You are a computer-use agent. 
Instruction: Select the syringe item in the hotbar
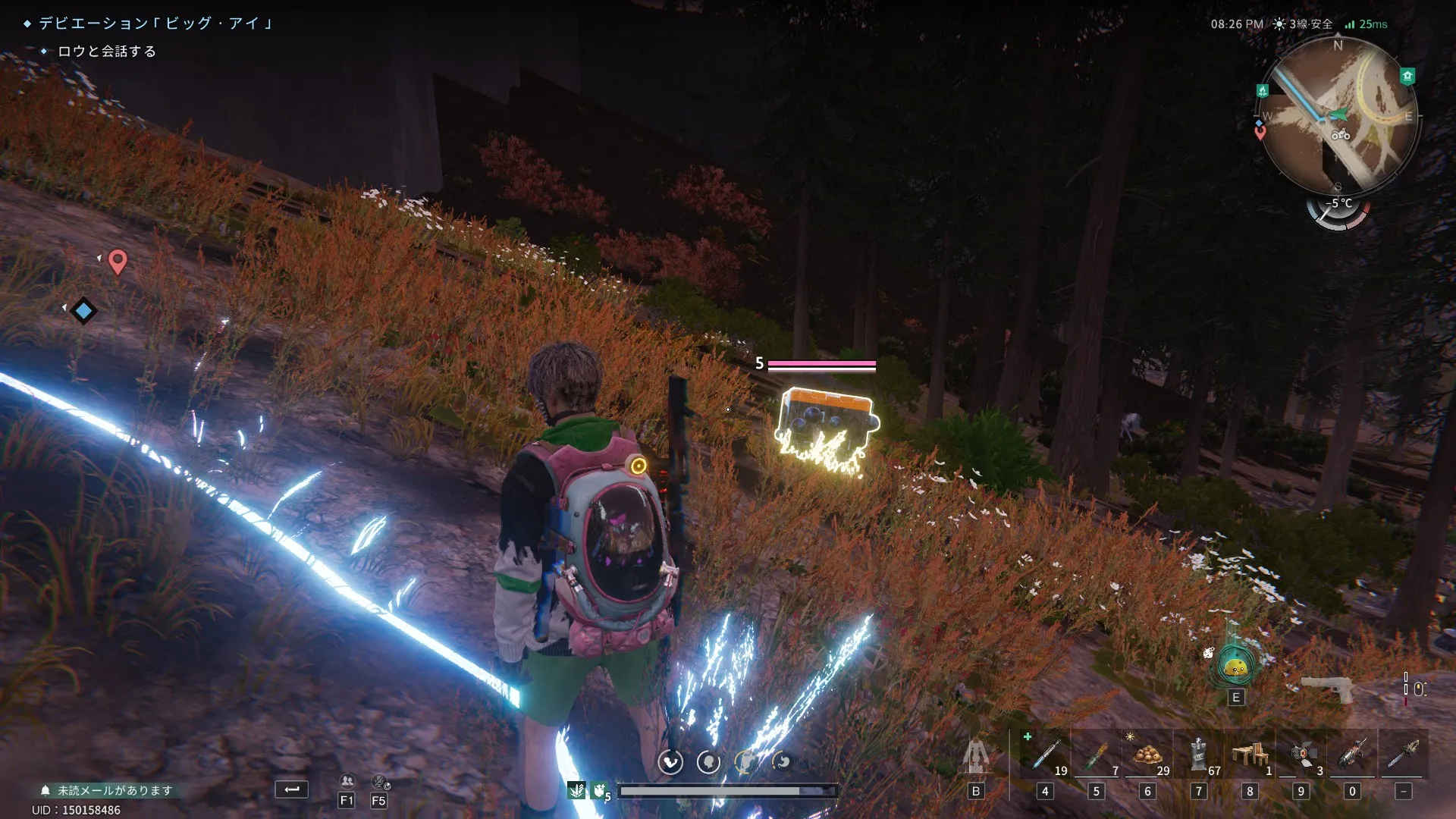(x=1045, y=755)
